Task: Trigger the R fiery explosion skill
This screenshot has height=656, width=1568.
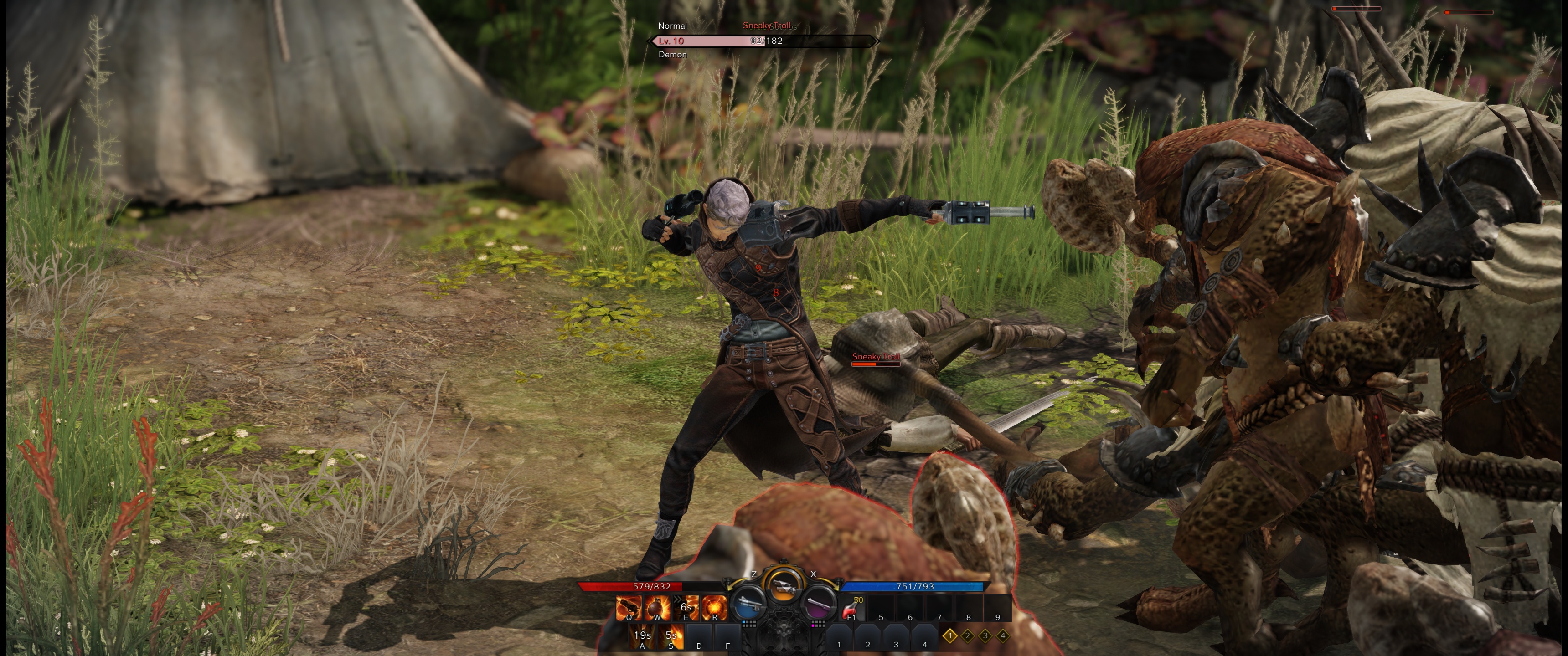Action: (715, 607)
